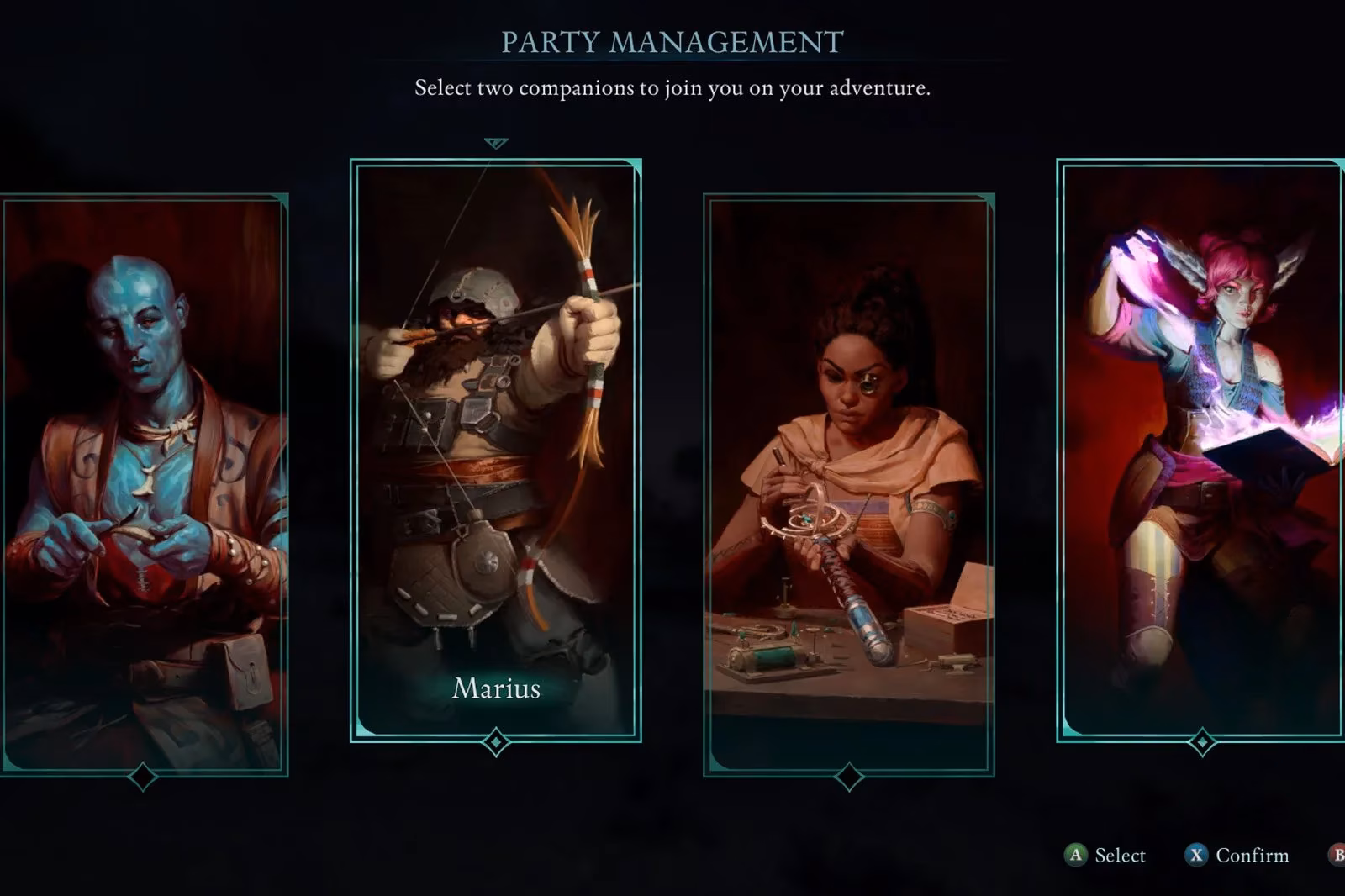The width and height of the screenshot is (1345, 896).
Task: Choose Marius the dwarf archer card
Action: 496,450
